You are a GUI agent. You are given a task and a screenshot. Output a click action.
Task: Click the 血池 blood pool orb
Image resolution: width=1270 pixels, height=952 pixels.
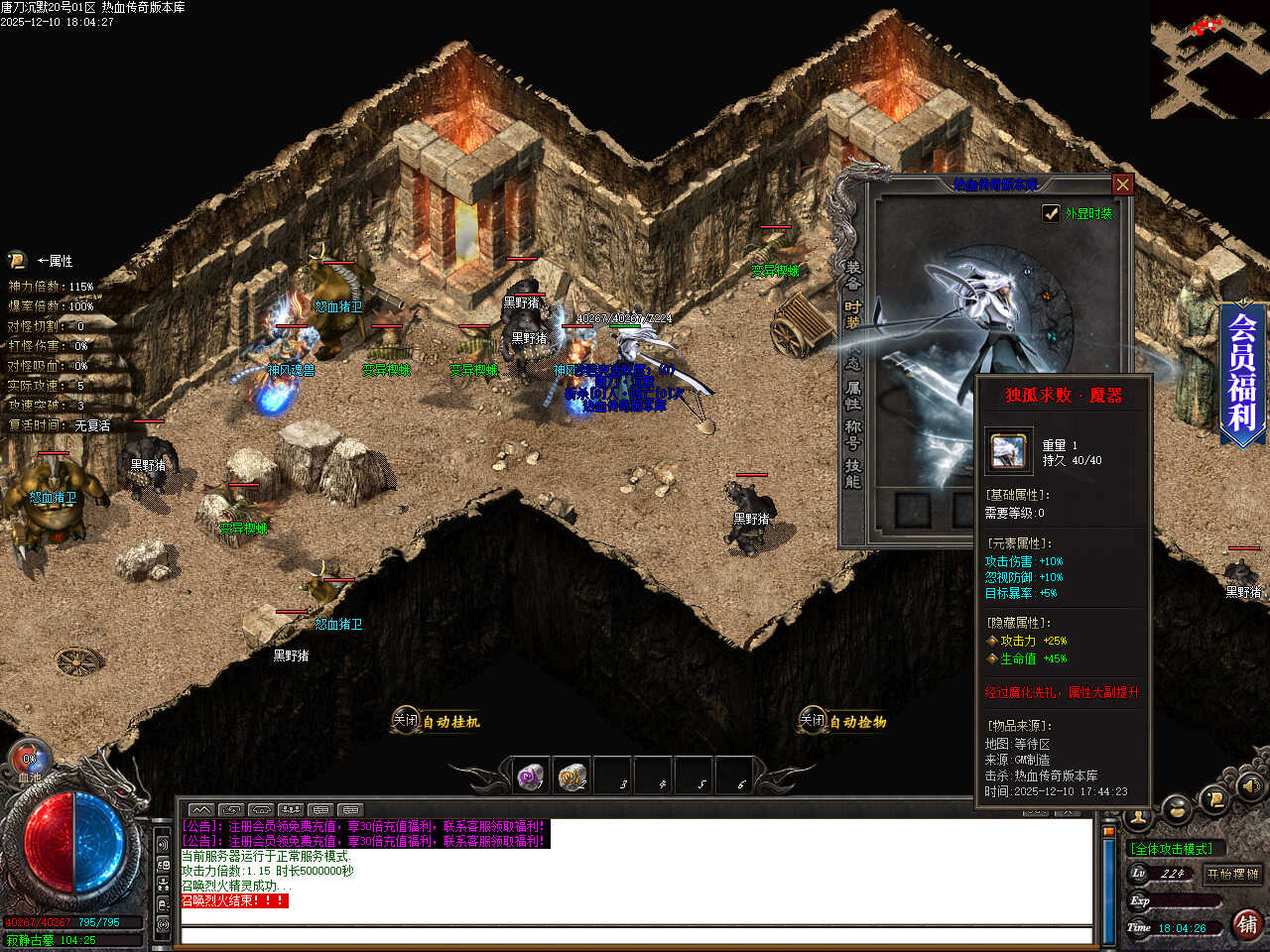coord(30,761)
